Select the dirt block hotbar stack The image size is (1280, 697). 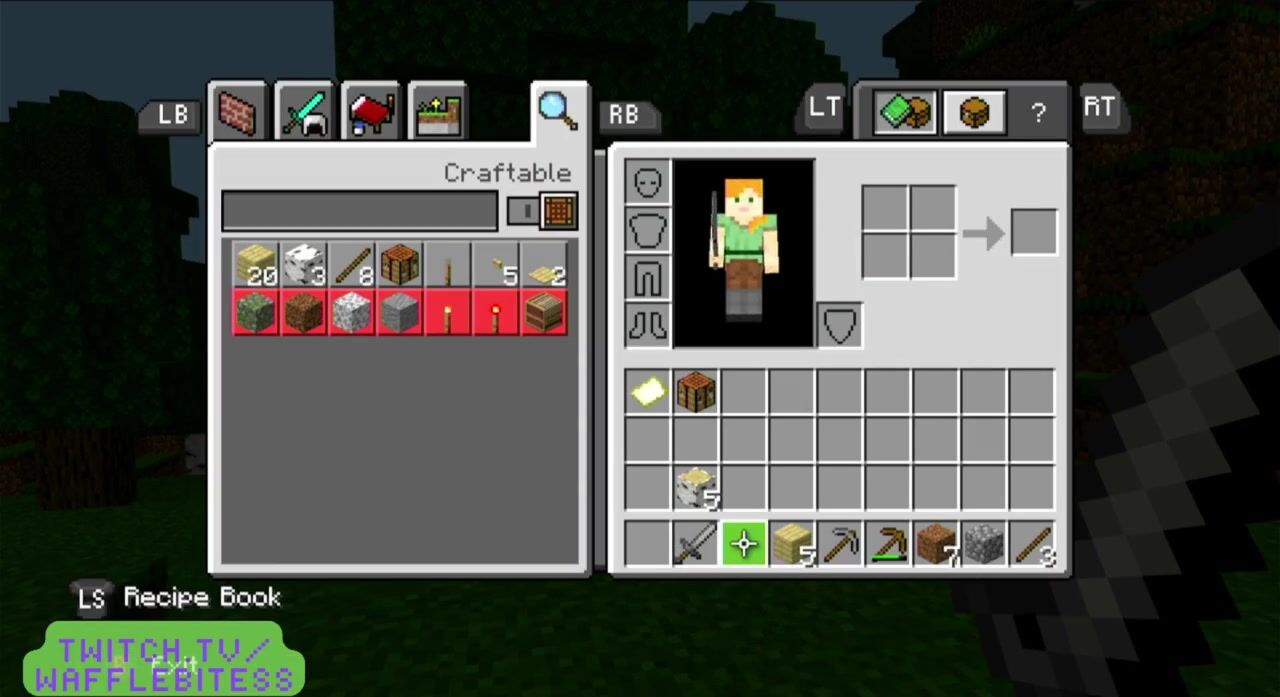(x=936, y=544)
